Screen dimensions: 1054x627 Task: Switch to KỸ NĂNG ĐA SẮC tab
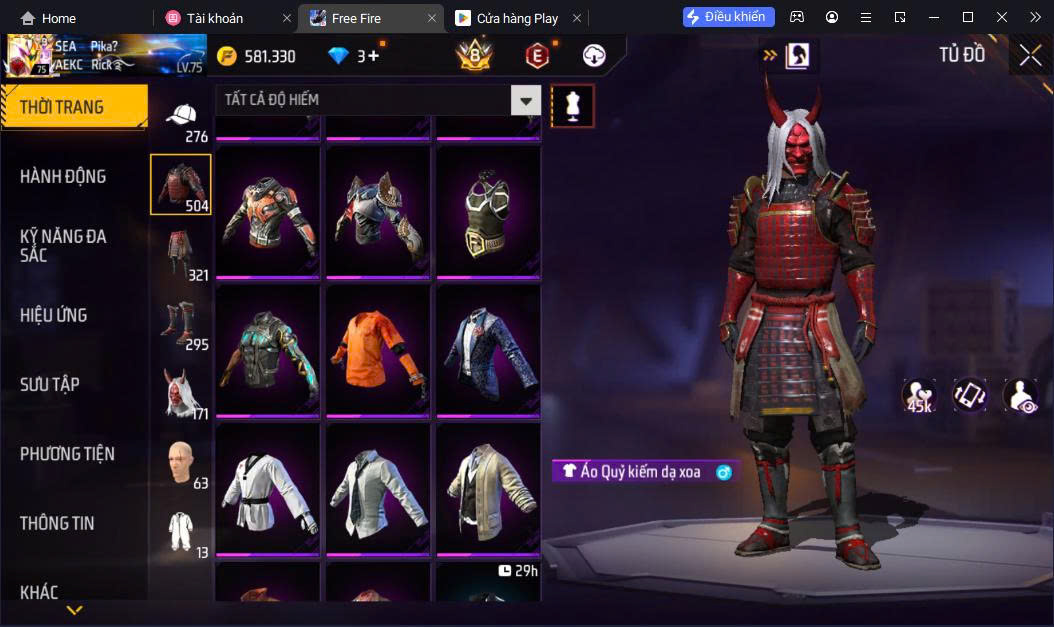pyautogui.click(x=63, y=245)
